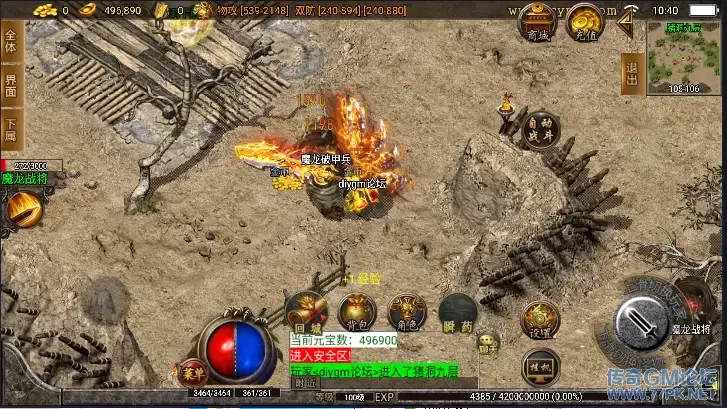Toggle 自动战斗 auto-battle
727x409 pixels.
pos(540,129)
